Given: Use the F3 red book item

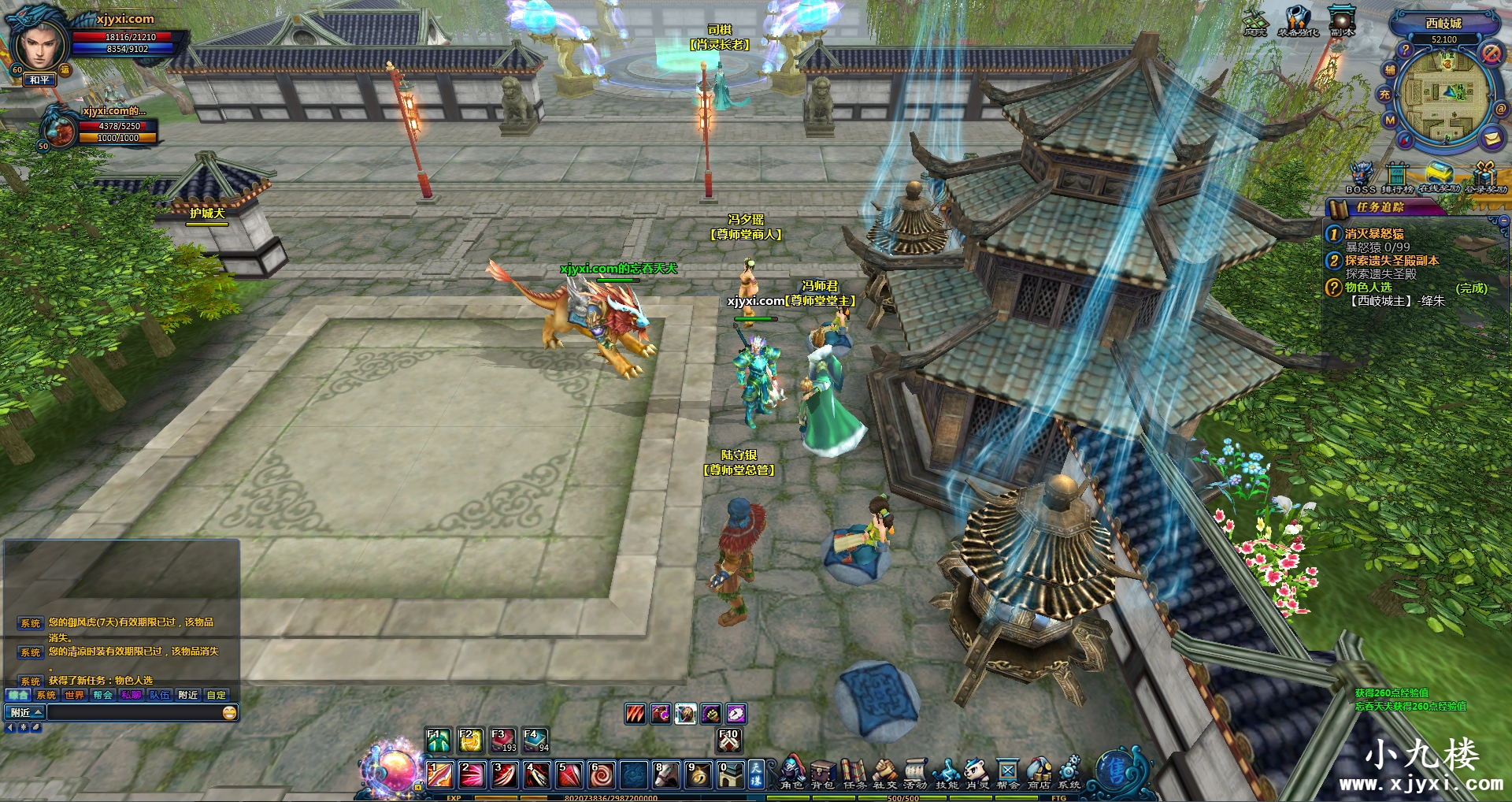Looking at the screenshot, I should coord(502,741).
